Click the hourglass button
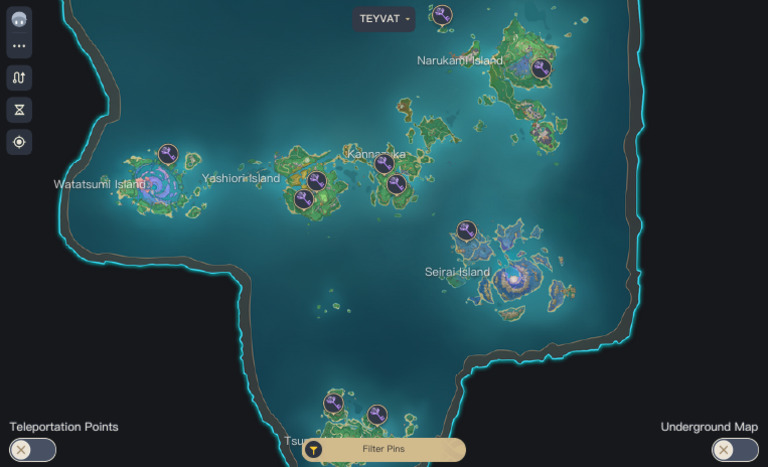The width and height of the screenshot is (768, 467). [x=19, y=110]
